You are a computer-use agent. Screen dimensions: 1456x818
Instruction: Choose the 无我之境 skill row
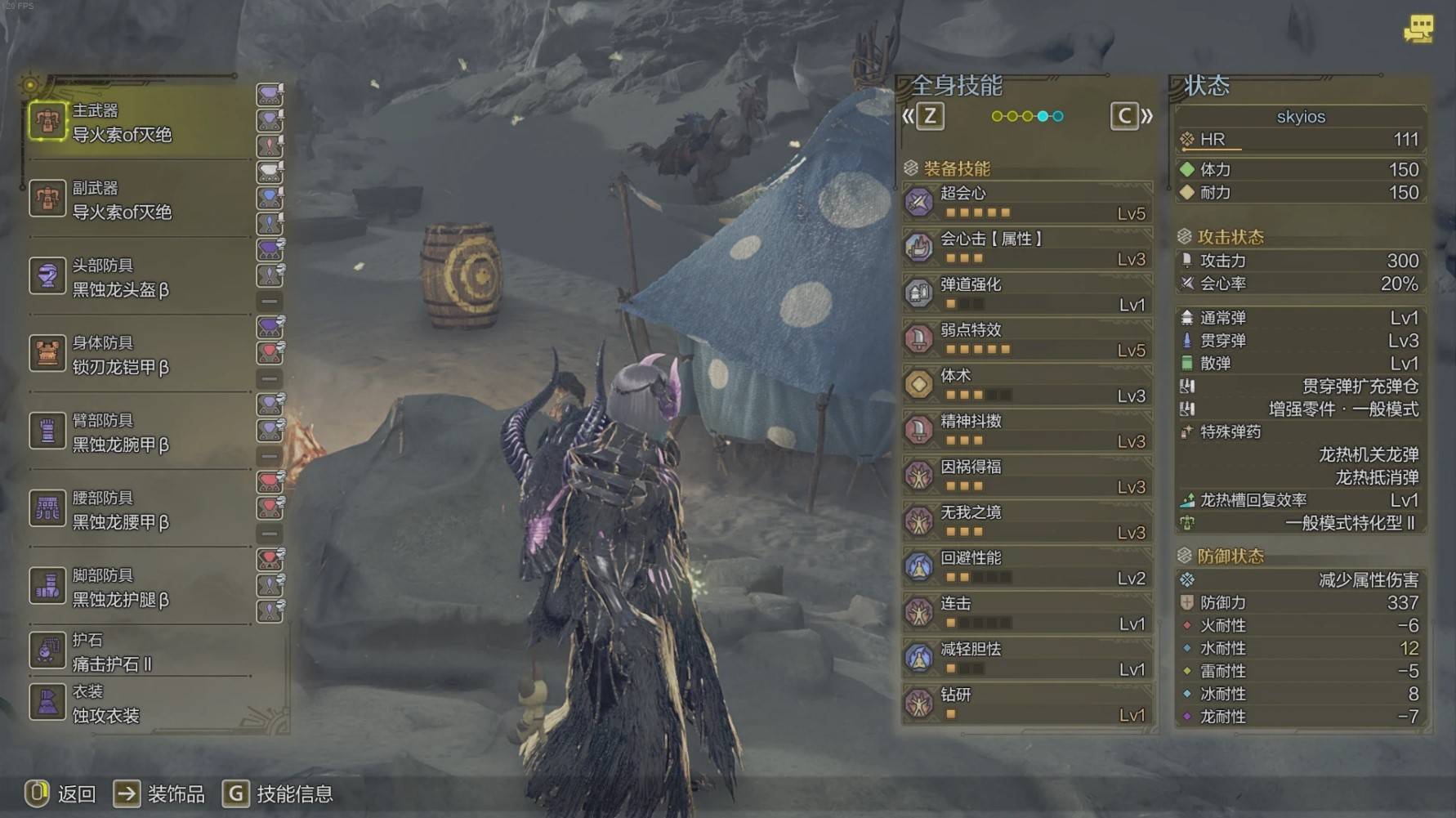click(1027, 522)
